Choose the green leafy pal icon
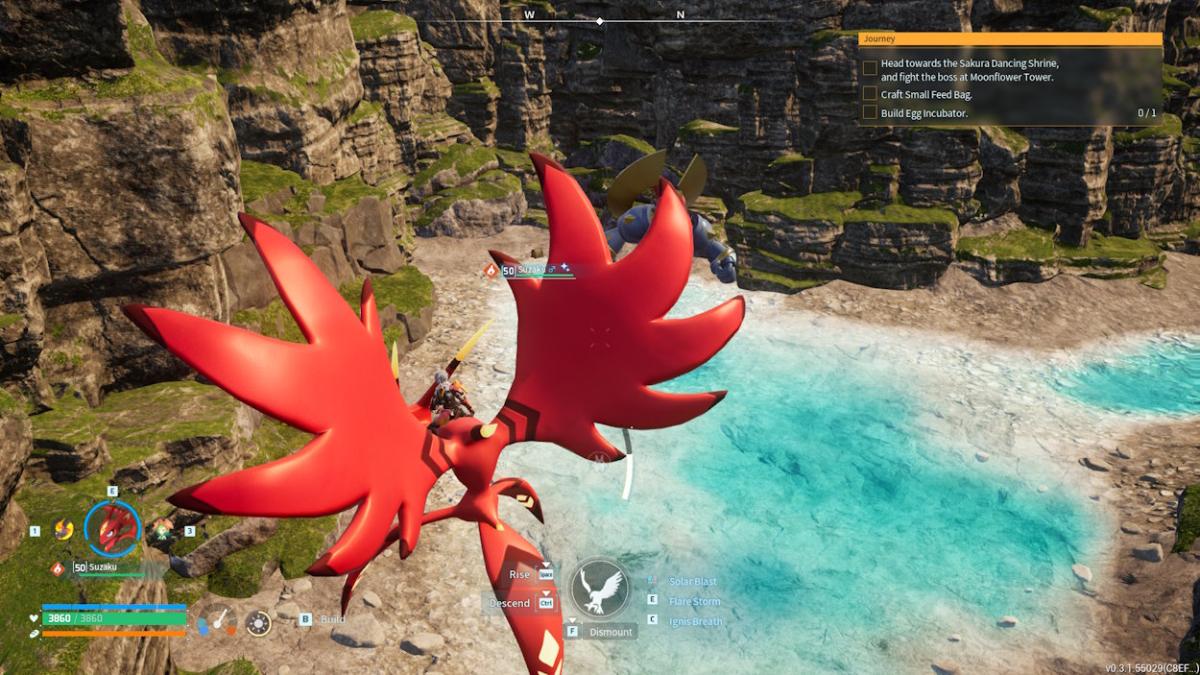1200x675 pixels. click(x=161, y=530)
